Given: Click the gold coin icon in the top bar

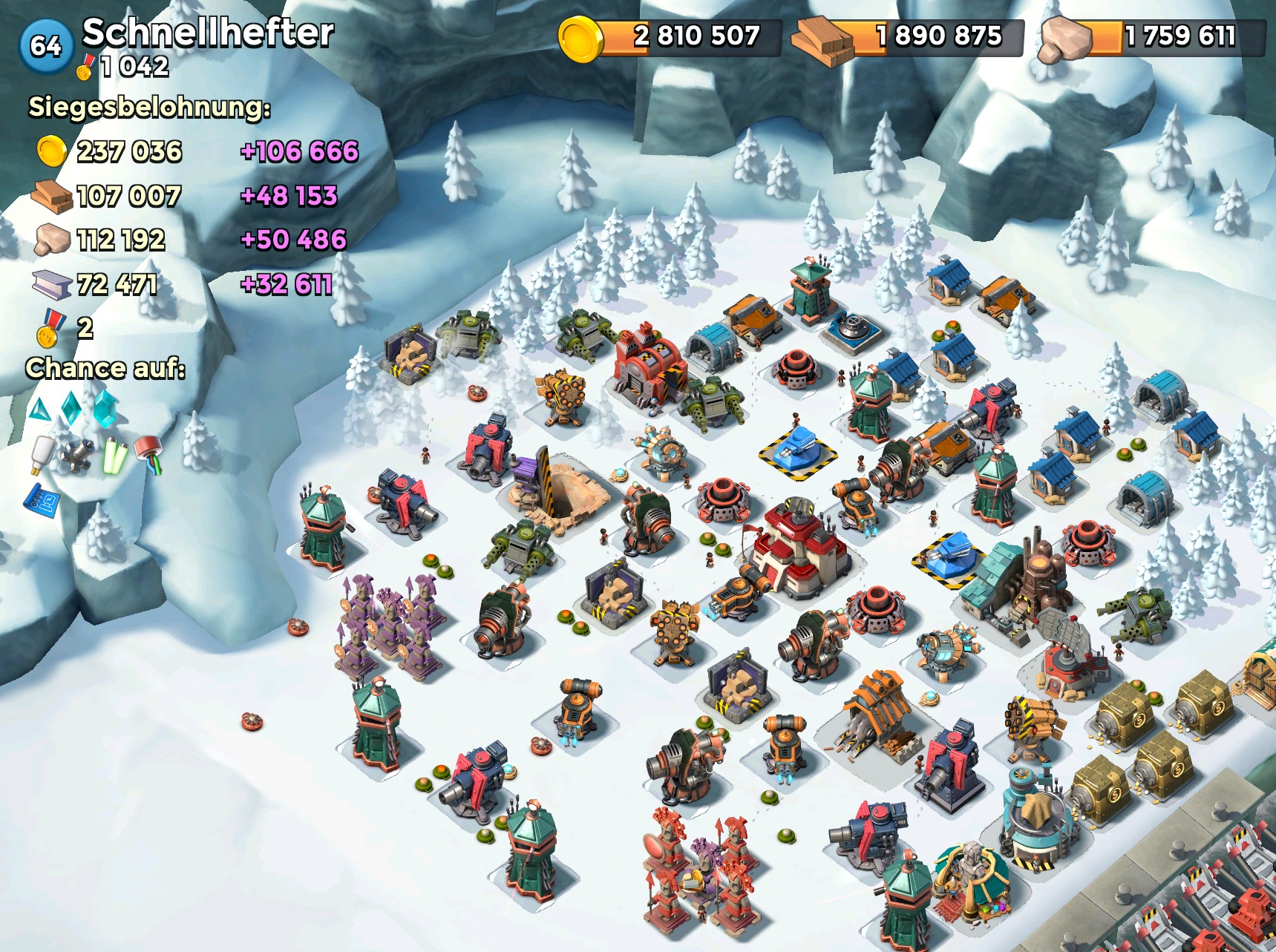Looking at the screenshot, I should 580,39.
